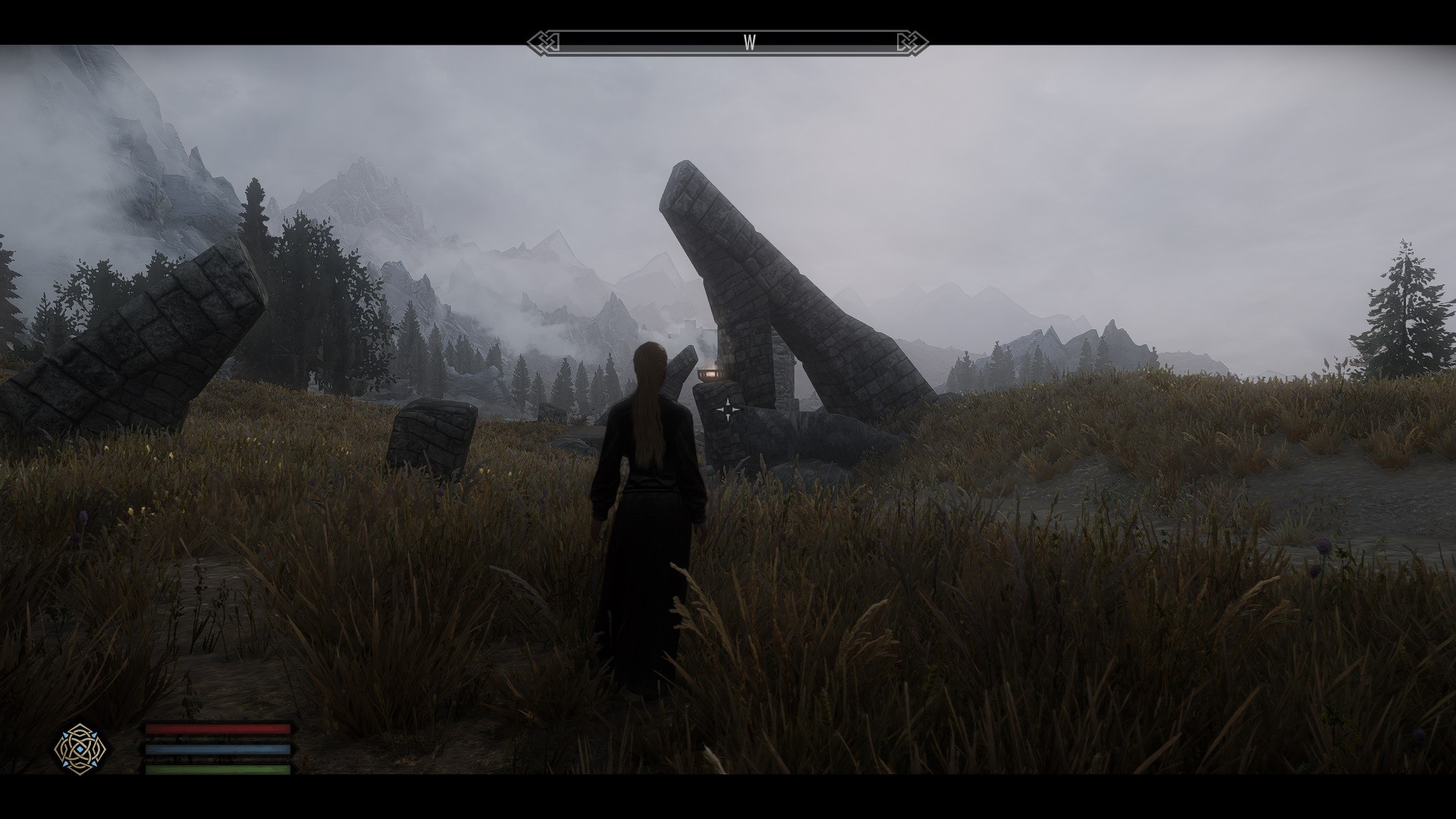The width and height of the screenshot is (1456, 819).
Task: Click the Celtic knot emblem icon
Action: pyautogui.click(x=80, y=748)
